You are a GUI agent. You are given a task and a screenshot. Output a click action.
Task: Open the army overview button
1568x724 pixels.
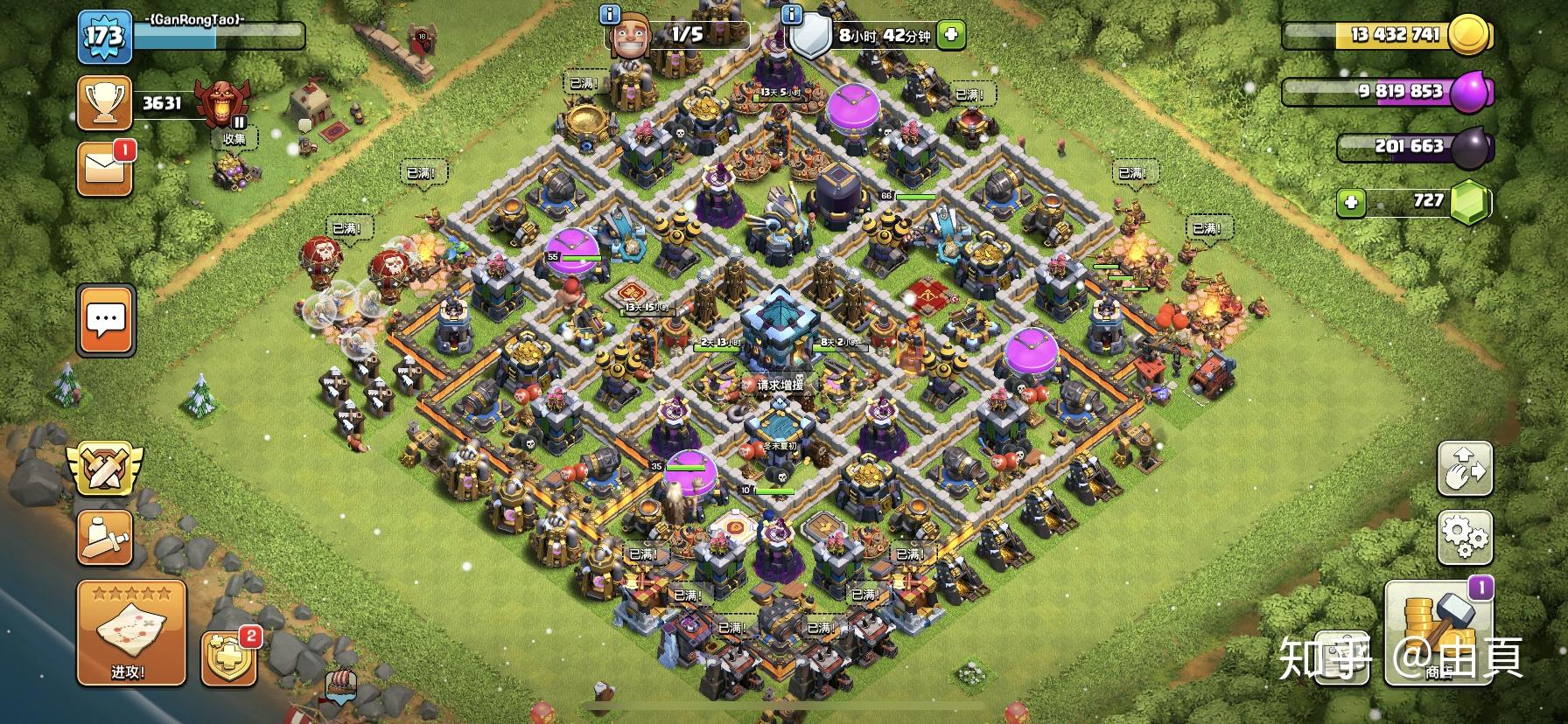pyautogui.click(x=105, y=536)
